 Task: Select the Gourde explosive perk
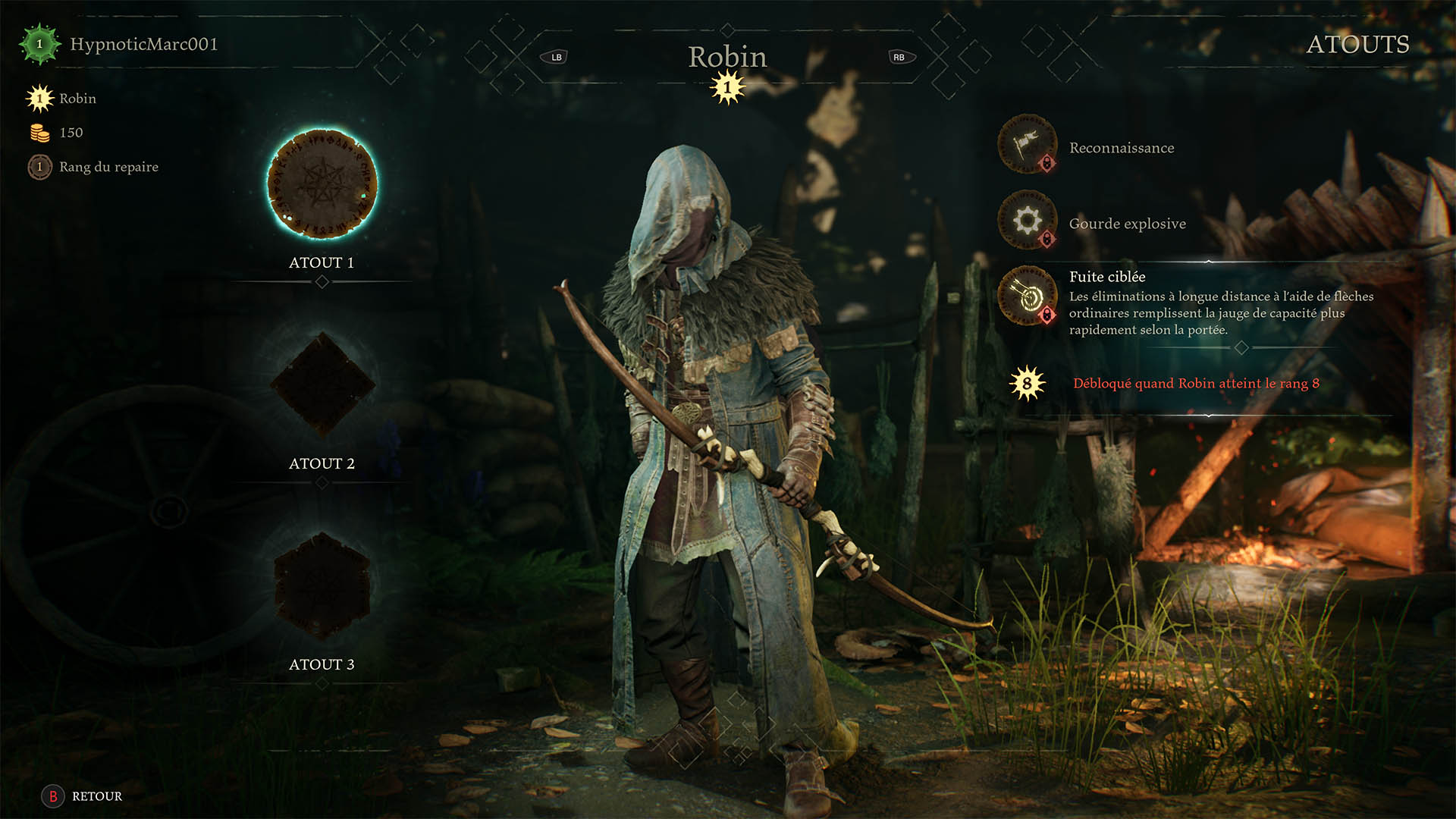coord(1028,221)
